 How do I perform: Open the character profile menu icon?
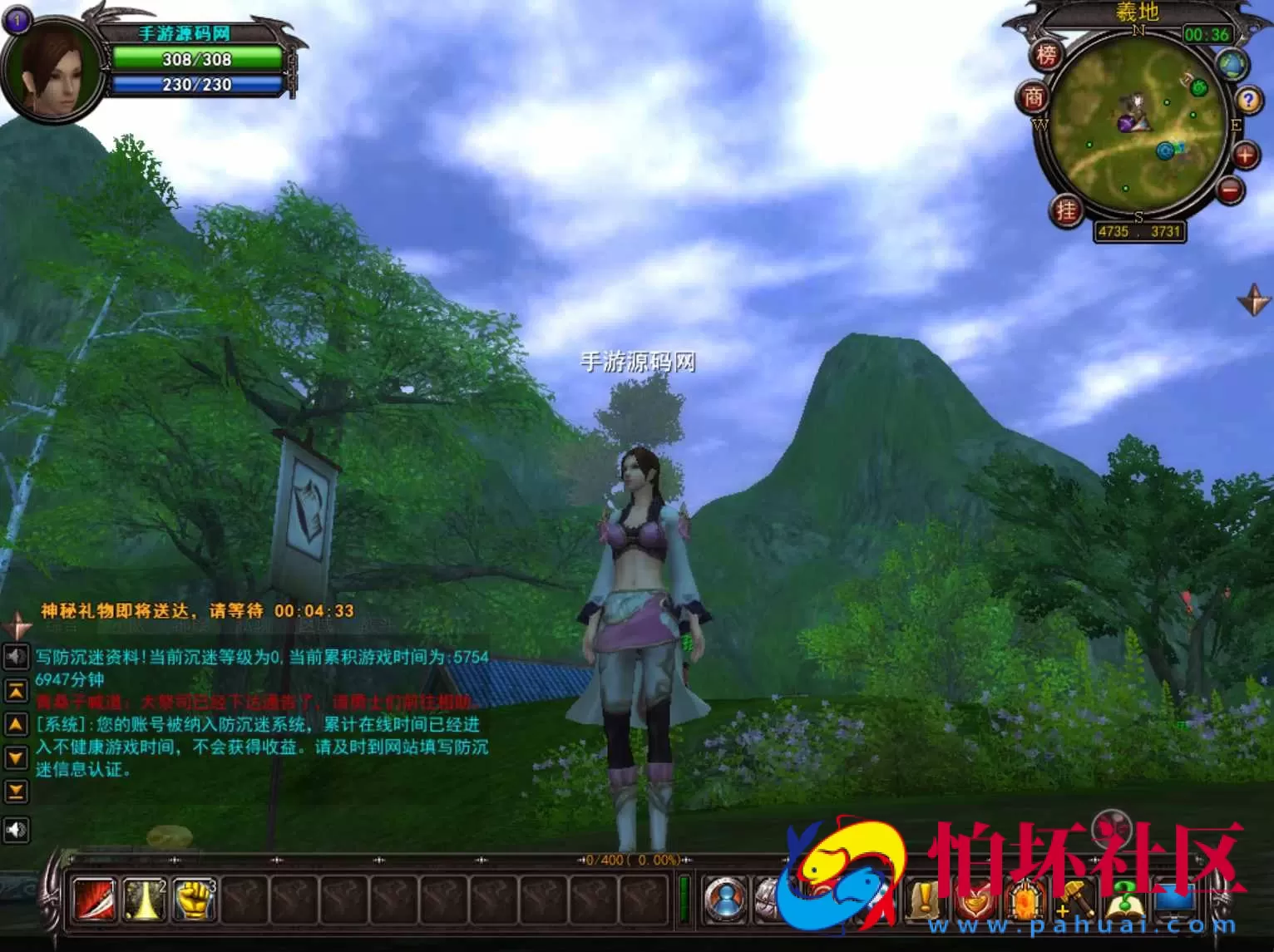click(725, 900)
